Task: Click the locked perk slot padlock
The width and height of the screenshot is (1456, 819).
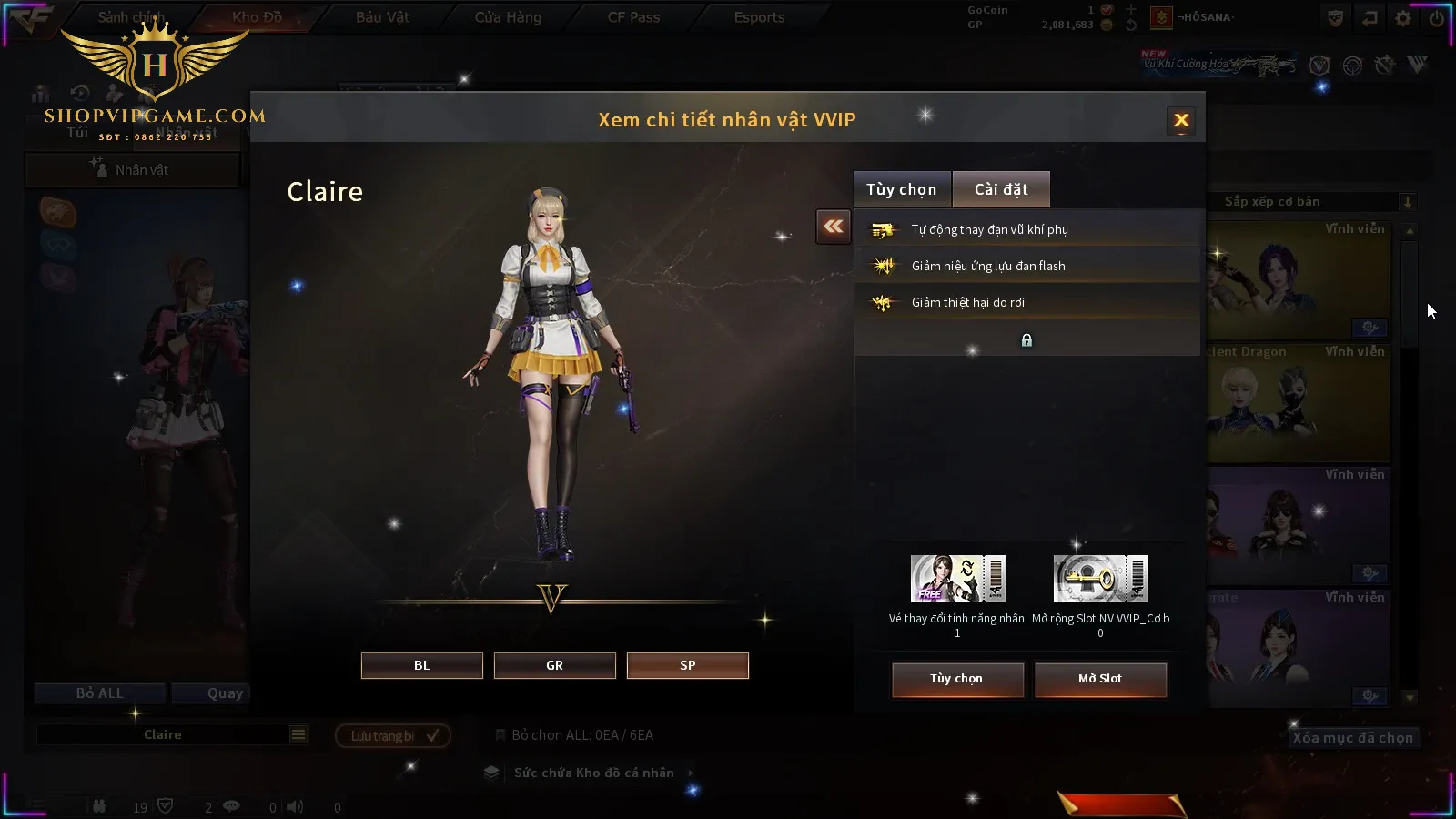Action: point(1026,340)
